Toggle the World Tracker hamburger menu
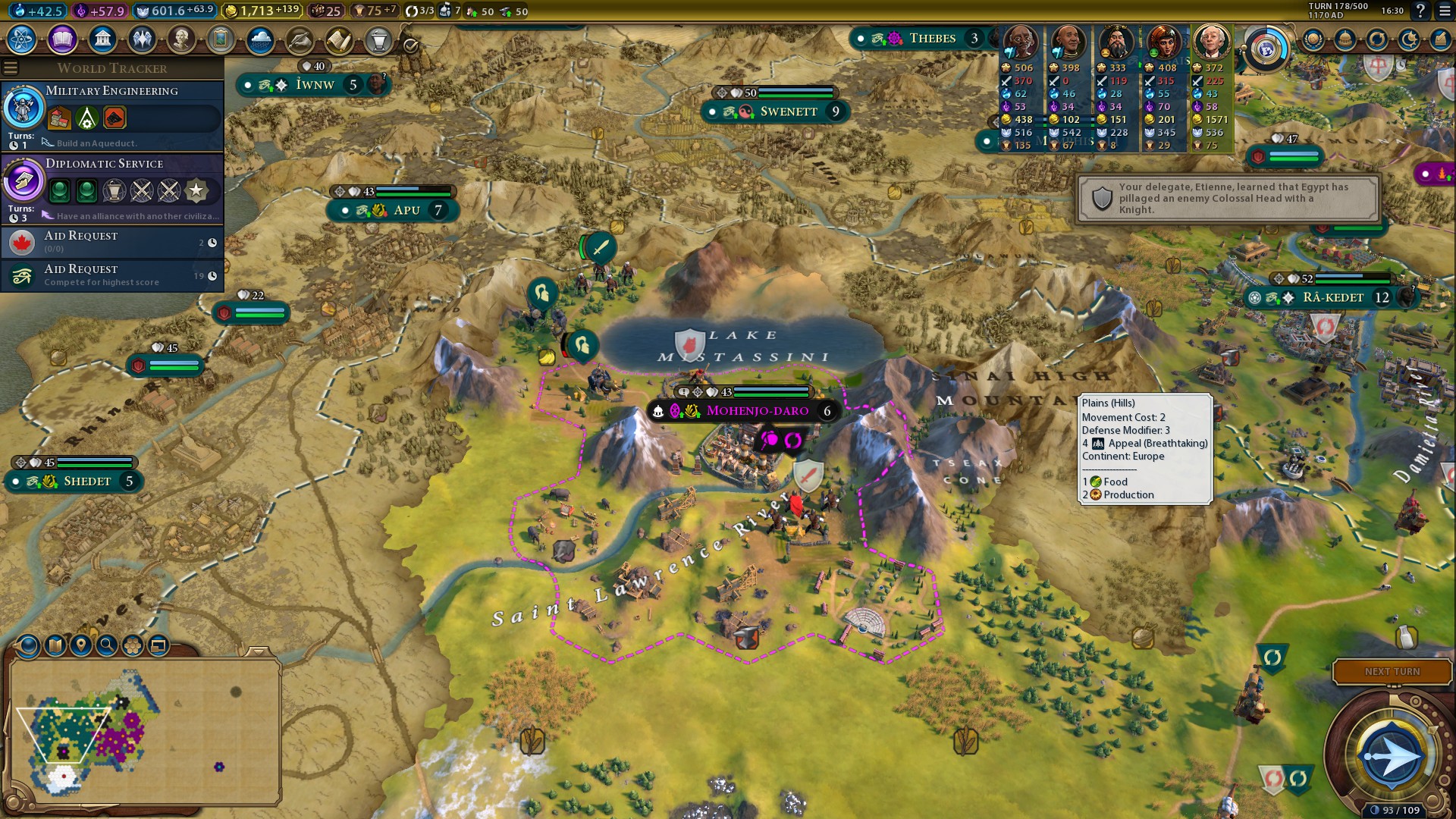1456x819 pixels. tap(11, 68)
